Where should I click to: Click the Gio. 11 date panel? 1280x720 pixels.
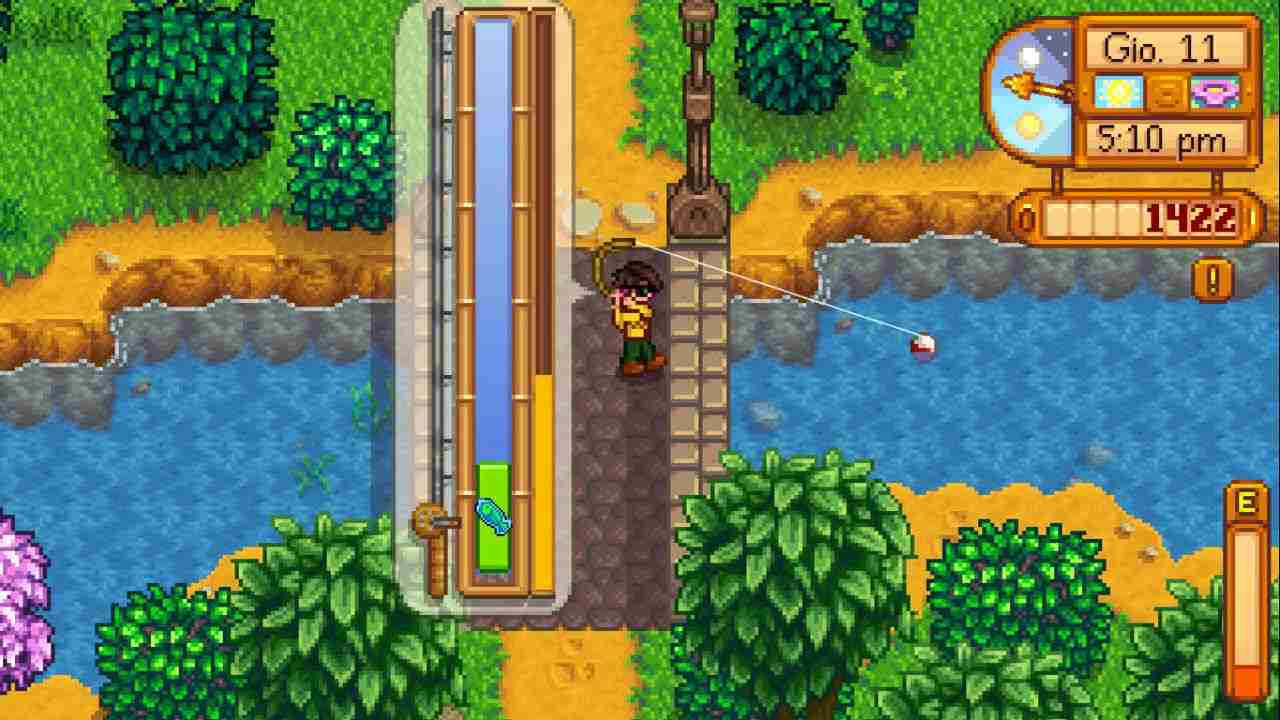click(1163, 48)
